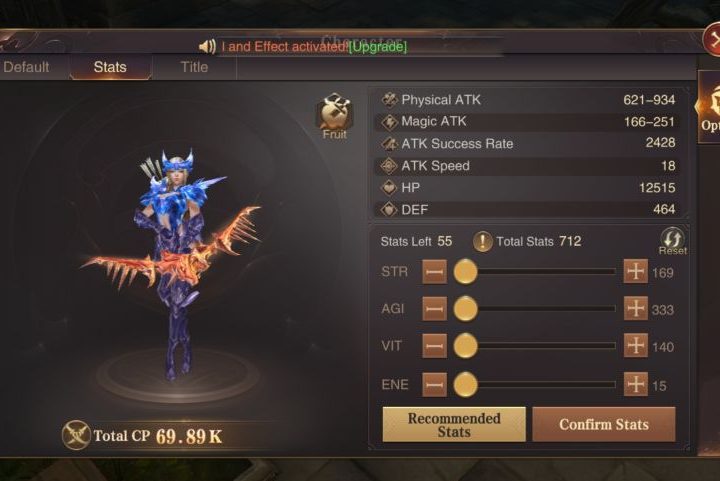Screen dimensions: 720x481
Task: Apply Recommended Stats
Action: point(453,424)
